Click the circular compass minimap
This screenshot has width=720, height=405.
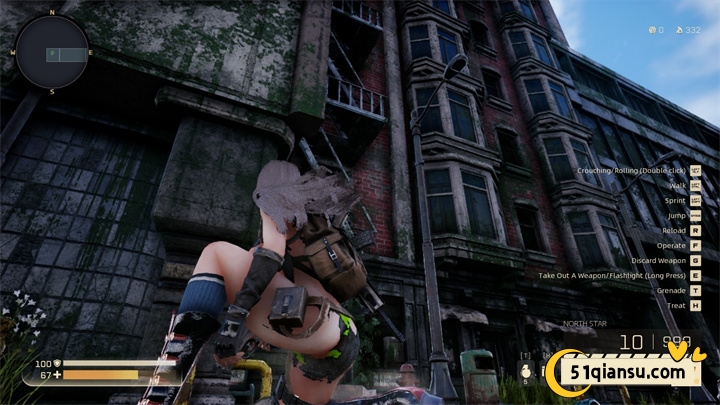tap(52, 52)
